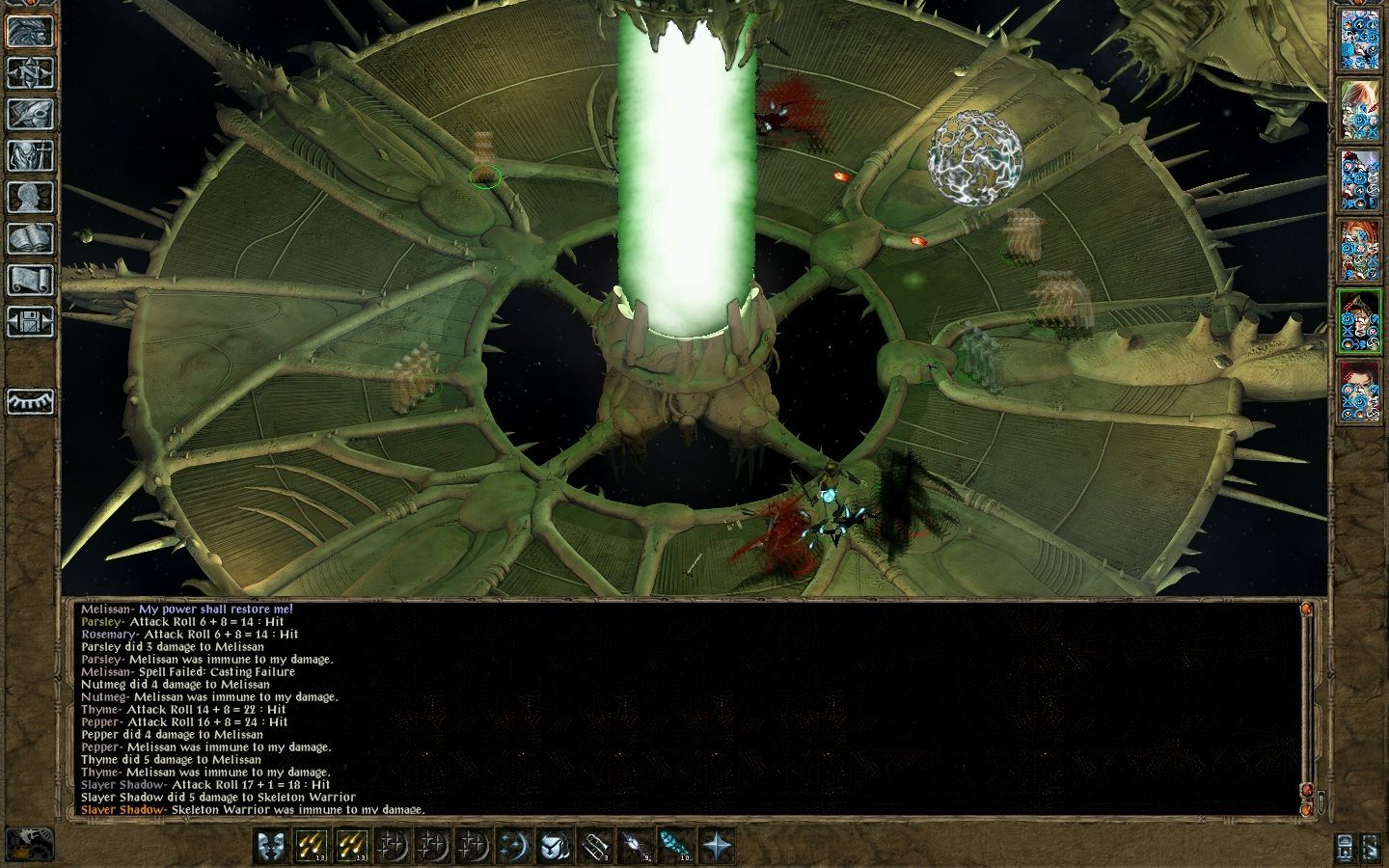Use the purple wand quick item with 9 charges
1389x868 pixels.
pyautogui.click(x=634, y=846)
